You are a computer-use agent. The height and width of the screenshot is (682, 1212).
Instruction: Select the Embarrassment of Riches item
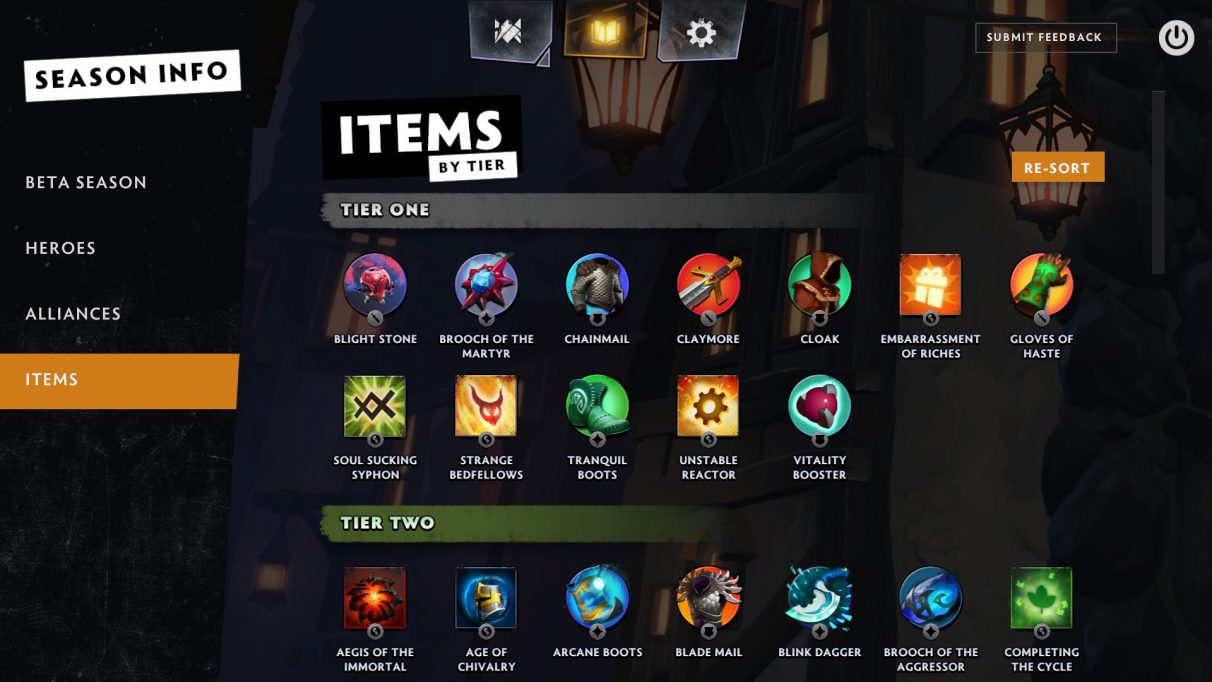930,285
